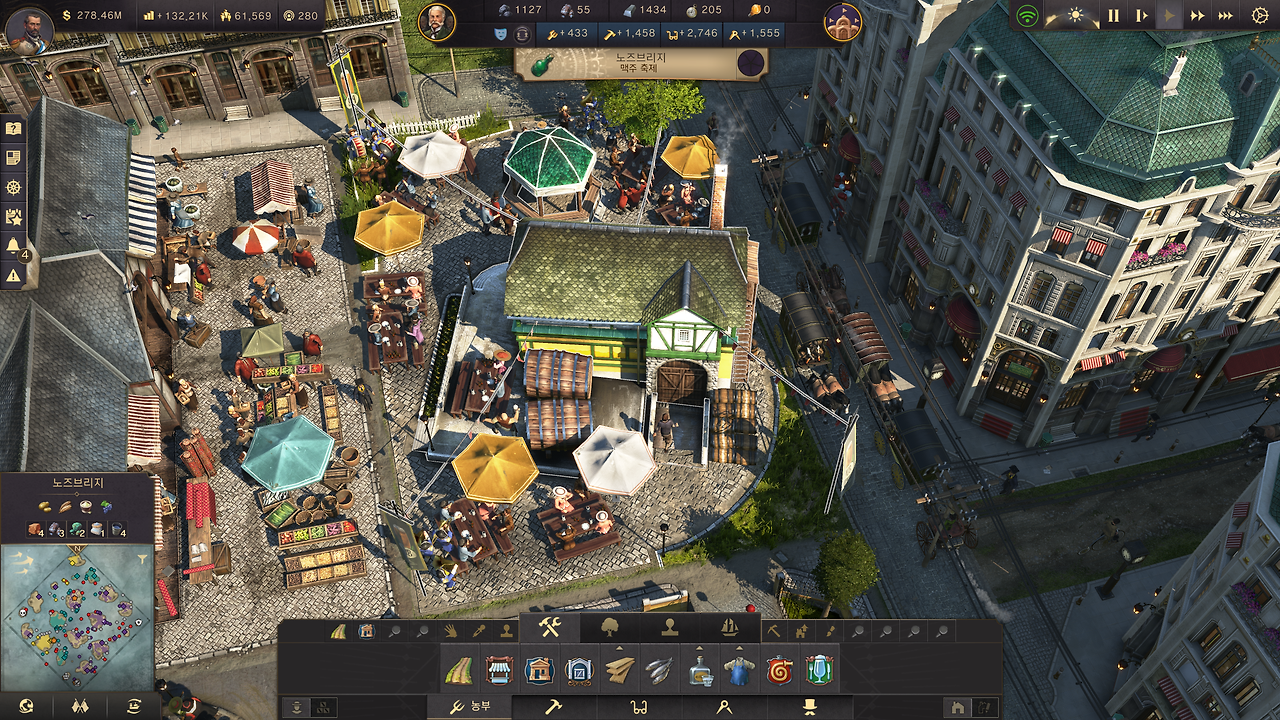The image size is (1280, 720).
Task: Select the dirt road build icon
Action: click(x=460, y=670)
